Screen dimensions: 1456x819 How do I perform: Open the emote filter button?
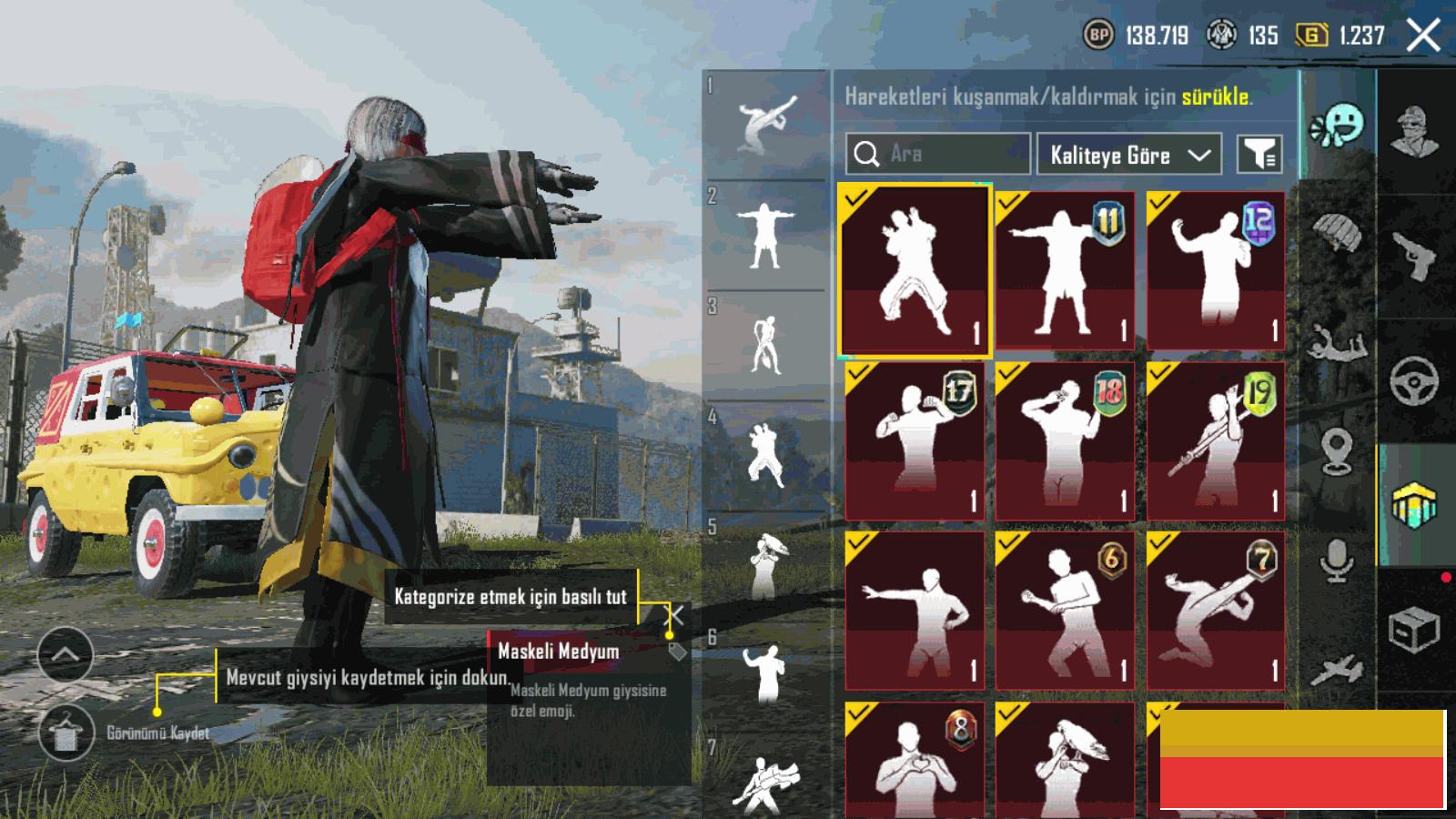point(1259,155)
